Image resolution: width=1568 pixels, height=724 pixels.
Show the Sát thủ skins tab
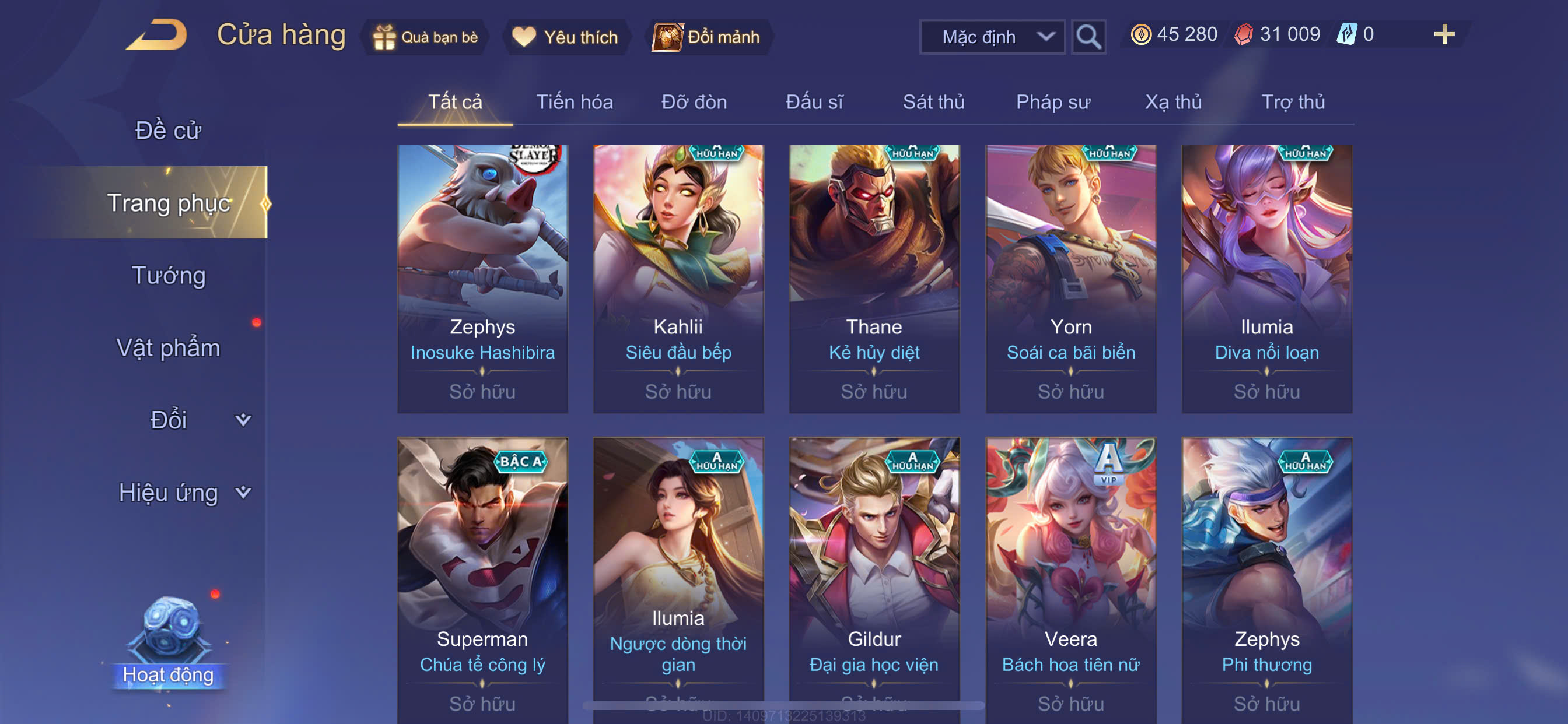[x=933, y=101]
